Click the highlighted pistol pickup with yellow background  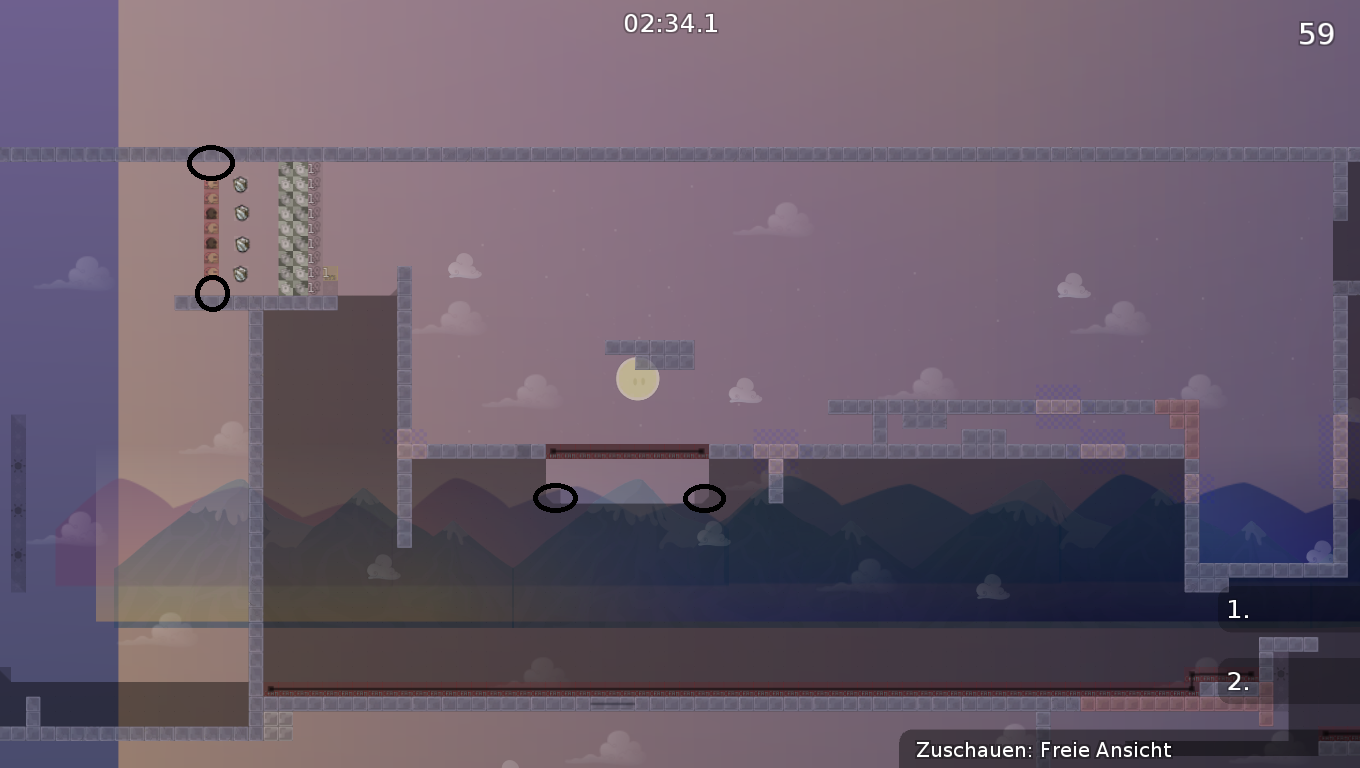point(329,272)
